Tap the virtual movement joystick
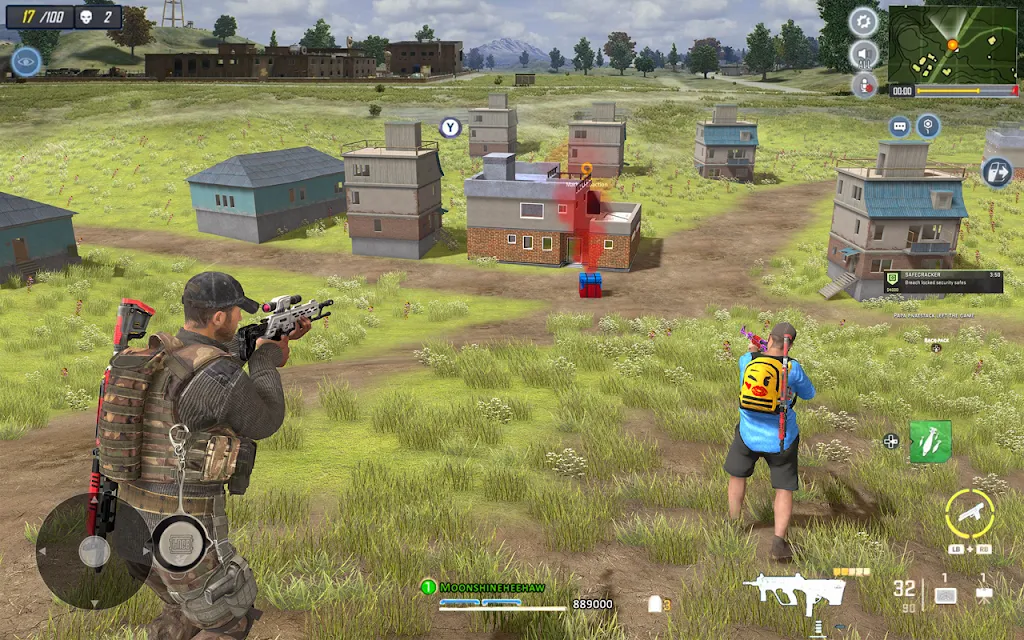 coord(94,551)
